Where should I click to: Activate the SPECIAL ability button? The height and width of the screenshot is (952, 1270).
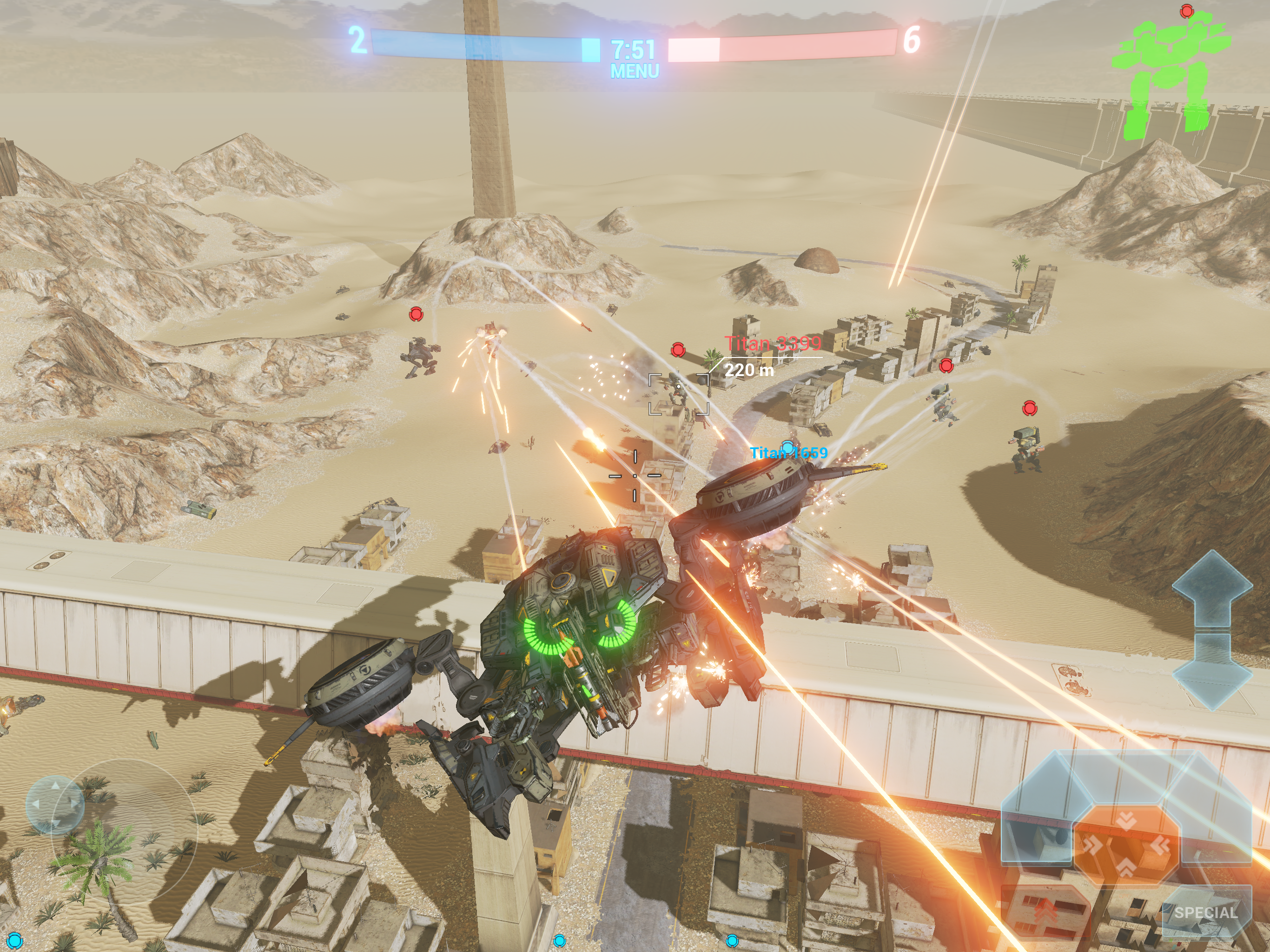(1206, 912)
